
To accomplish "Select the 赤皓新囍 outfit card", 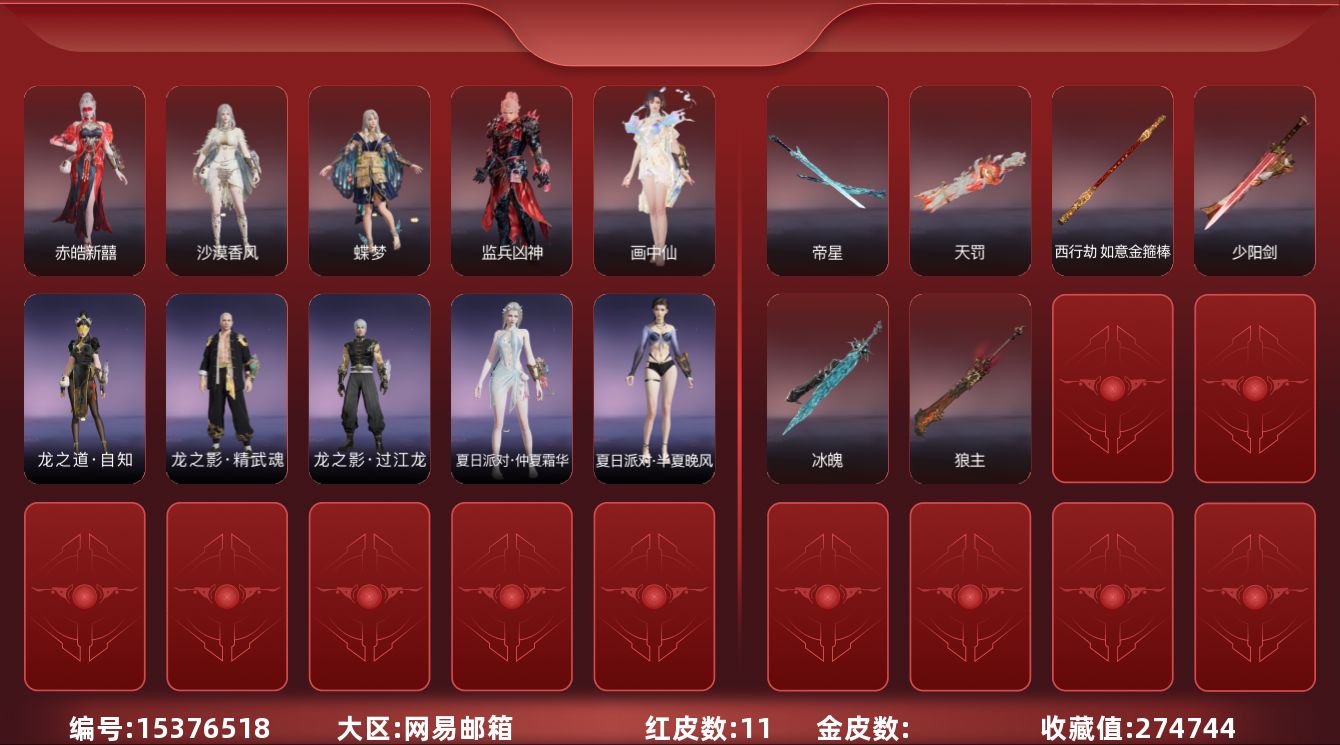I will click(x=85, y=180).
